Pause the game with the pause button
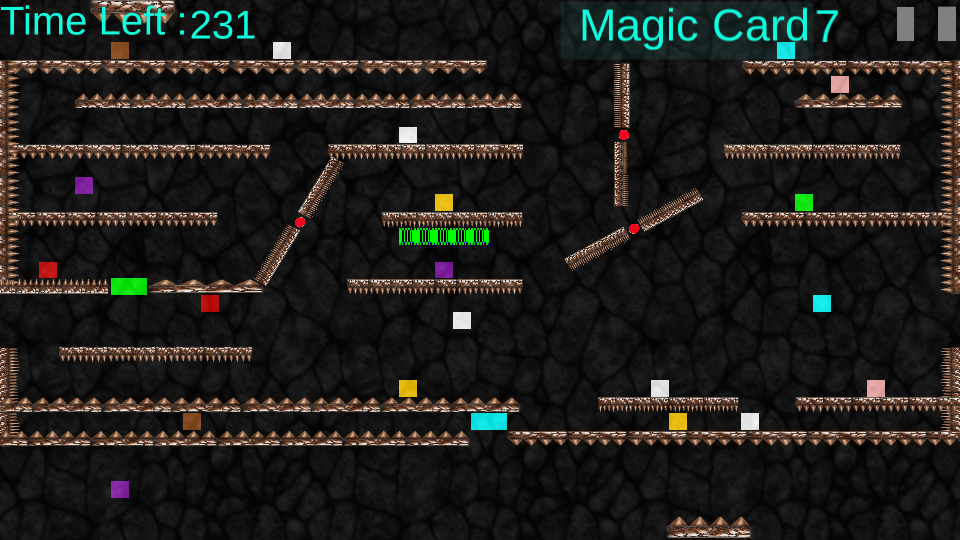960x540 pixels. [x=926, y=24]
